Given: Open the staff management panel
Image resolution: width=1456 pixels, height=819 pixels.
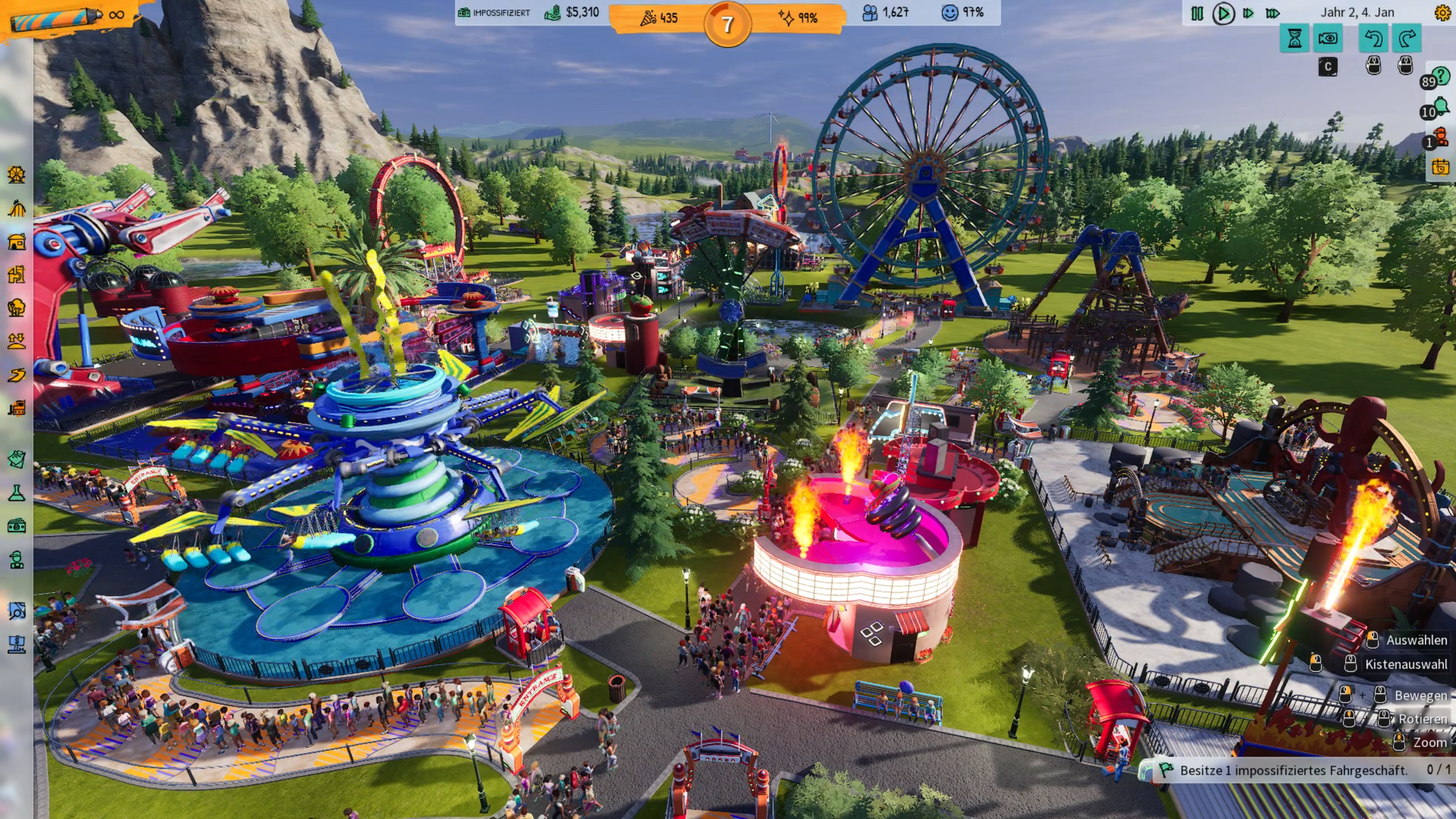Looking at the screenshot, I should (x=16, y=560).
